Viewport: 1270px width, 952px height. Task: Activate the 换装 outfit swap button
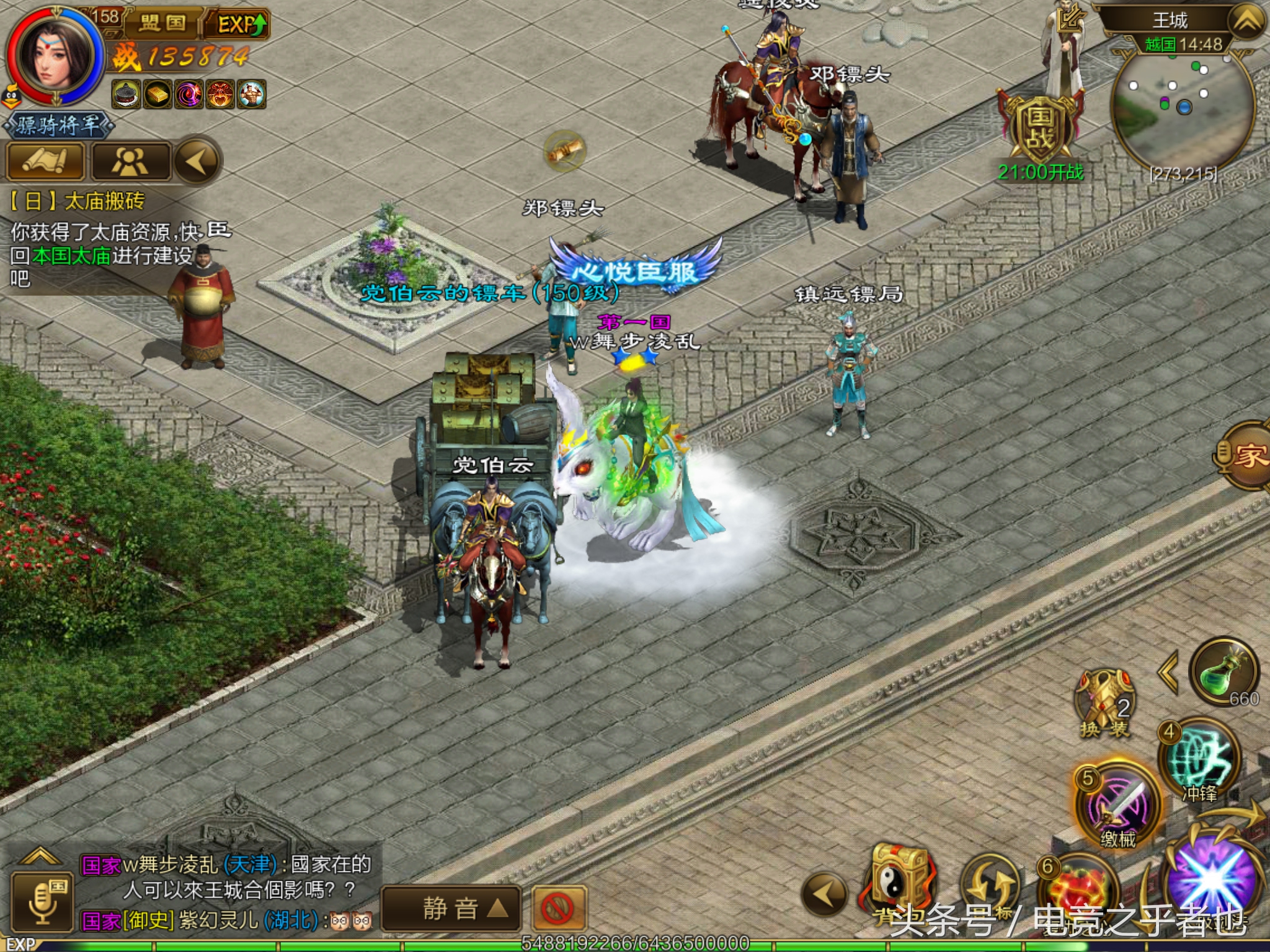tap(1105, 704)
